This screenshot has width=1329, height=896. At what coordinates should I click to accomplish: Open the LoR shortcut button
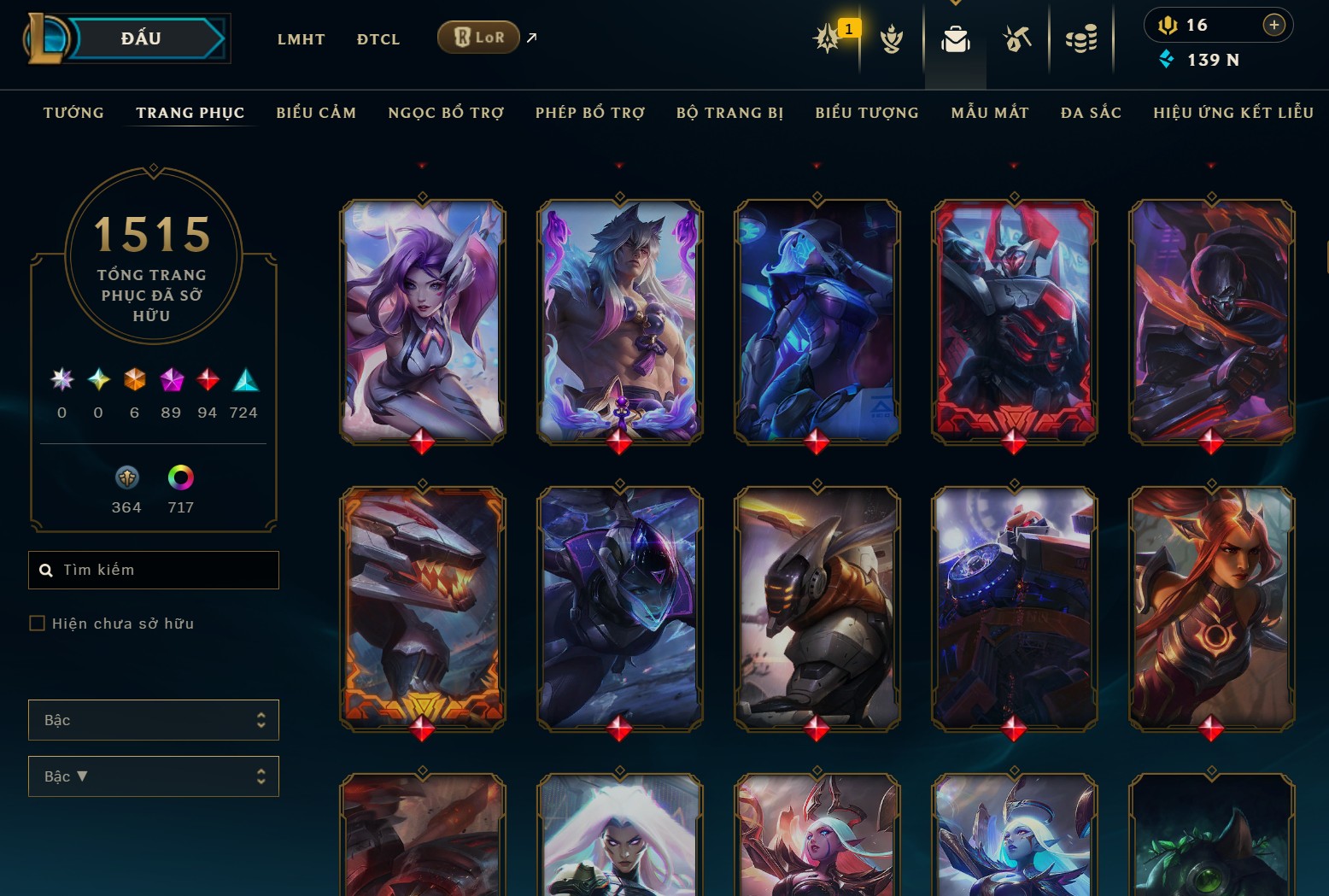tap(478, 37)
